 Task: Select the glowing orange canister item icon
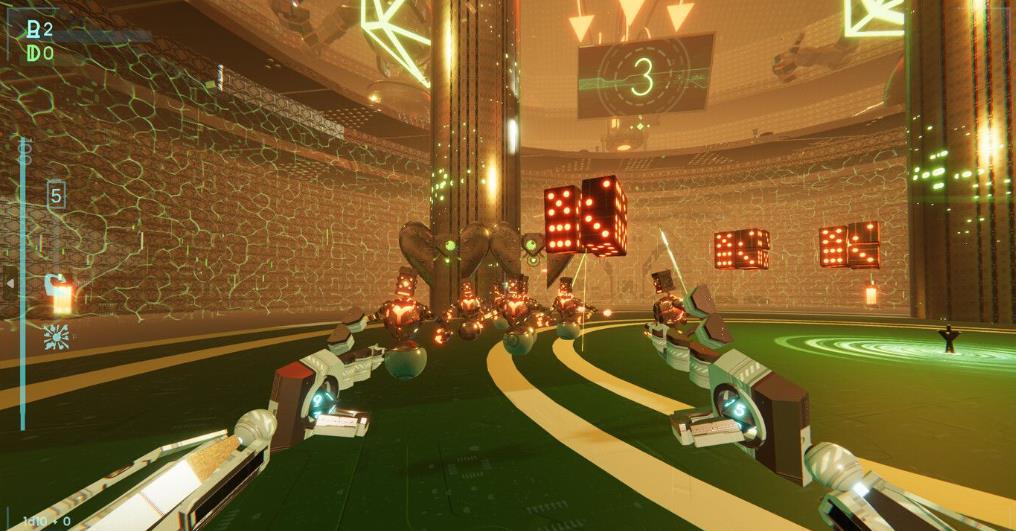[x=61, y=294]
